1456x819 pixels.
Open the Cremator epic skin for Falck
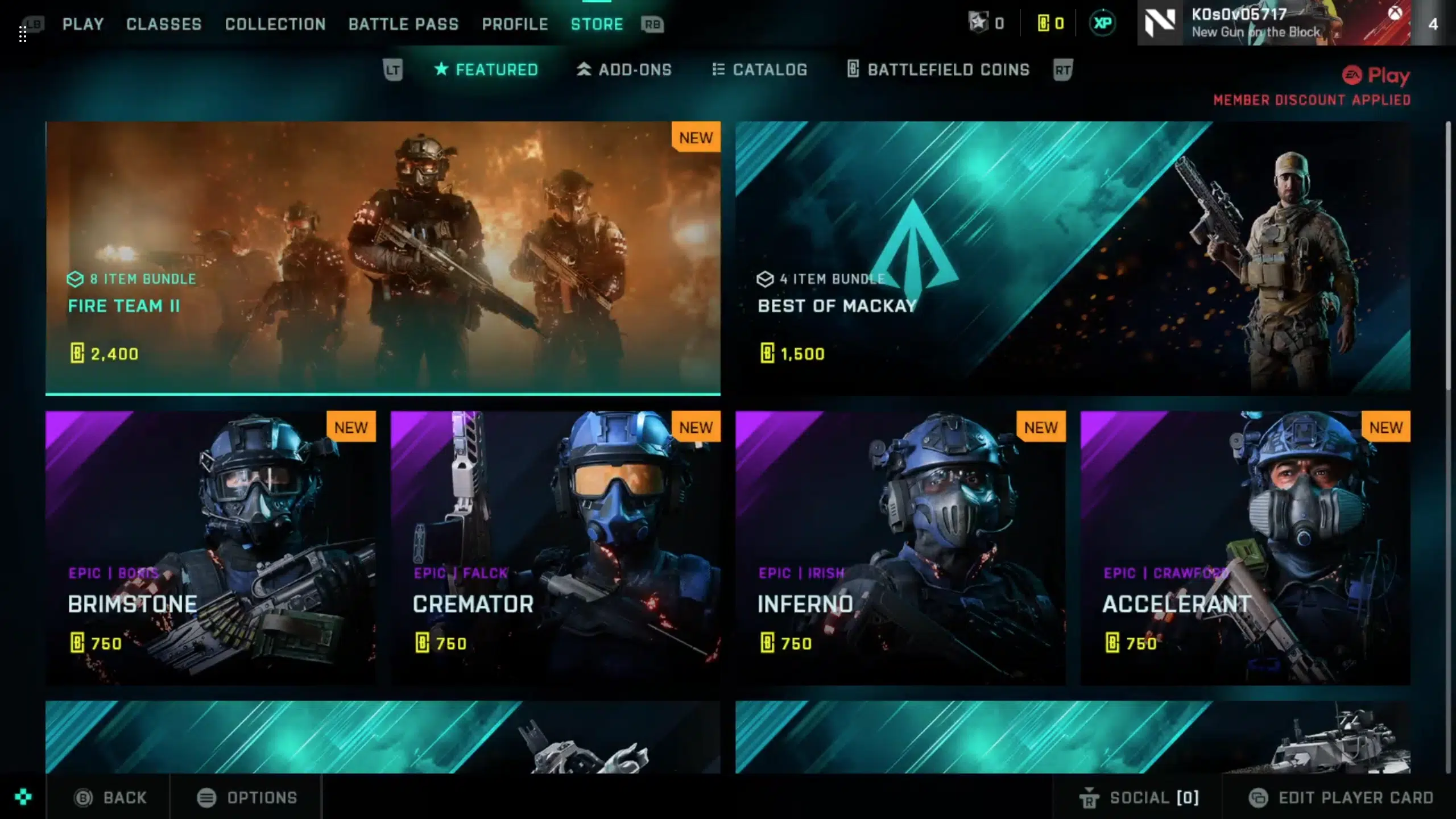point(555,547)
